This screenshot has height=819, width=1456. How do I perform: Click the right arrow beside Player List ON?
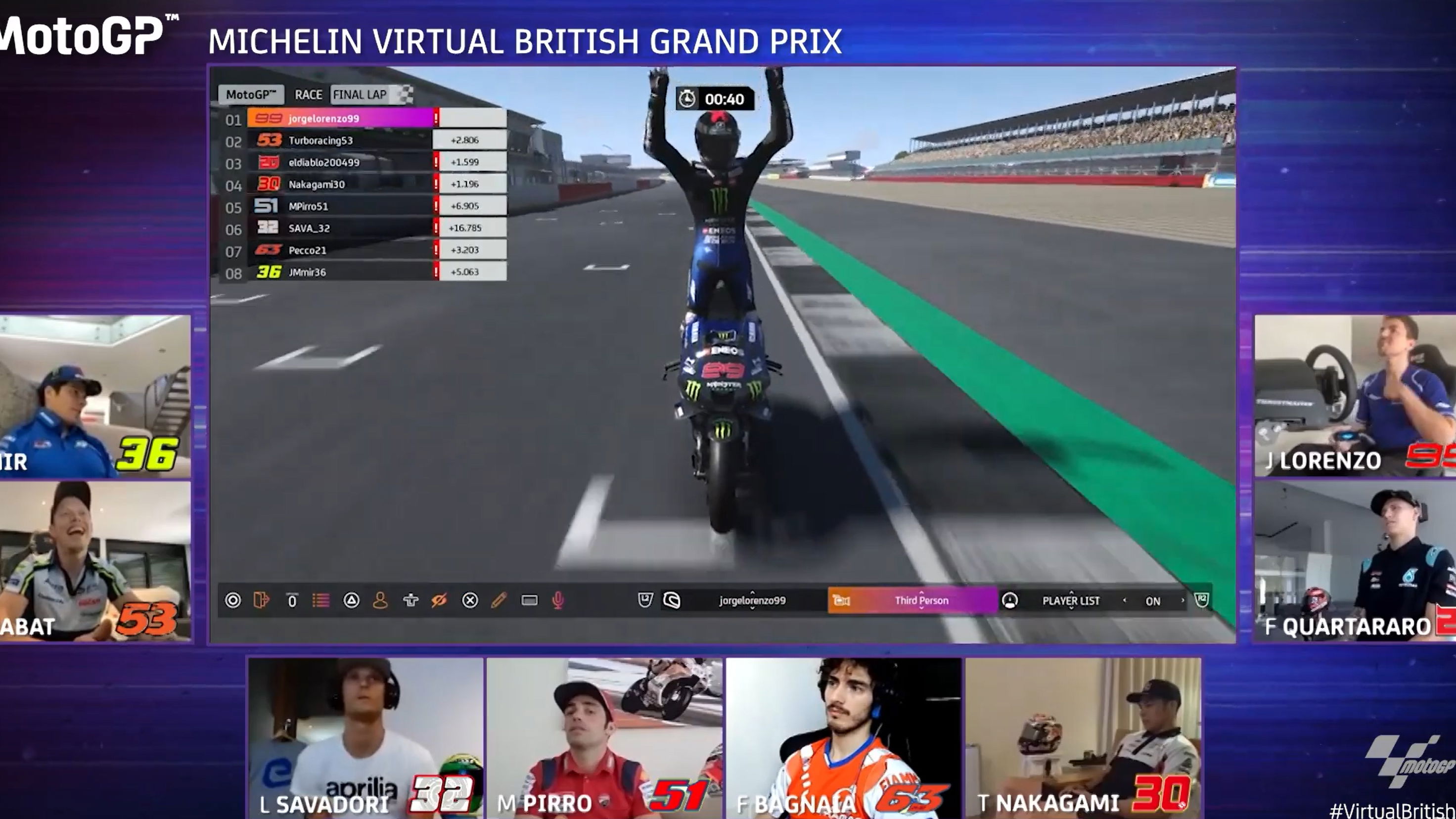click(x=1183, y=600)
